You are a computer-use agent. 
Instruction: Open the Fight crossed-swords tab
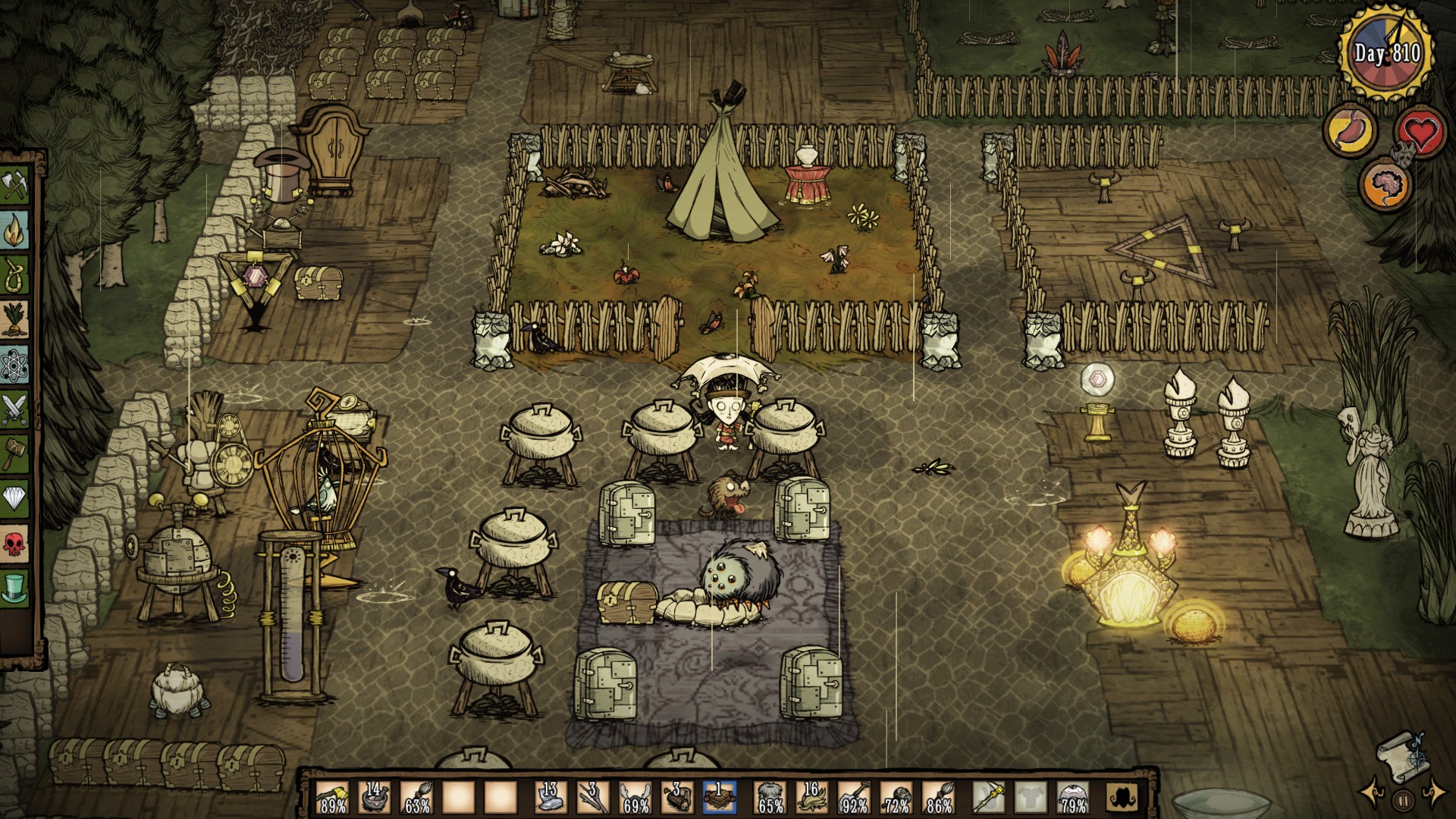14,409
